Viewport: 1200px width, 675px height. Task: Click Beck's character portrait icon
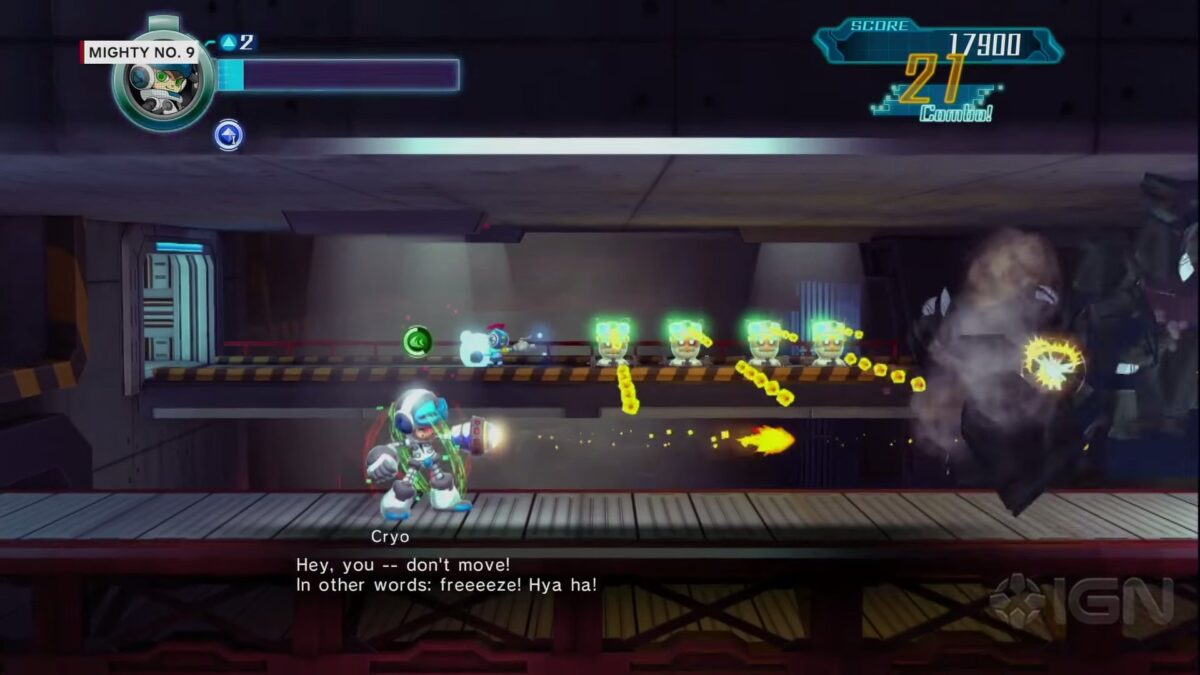tap(163, 82)
